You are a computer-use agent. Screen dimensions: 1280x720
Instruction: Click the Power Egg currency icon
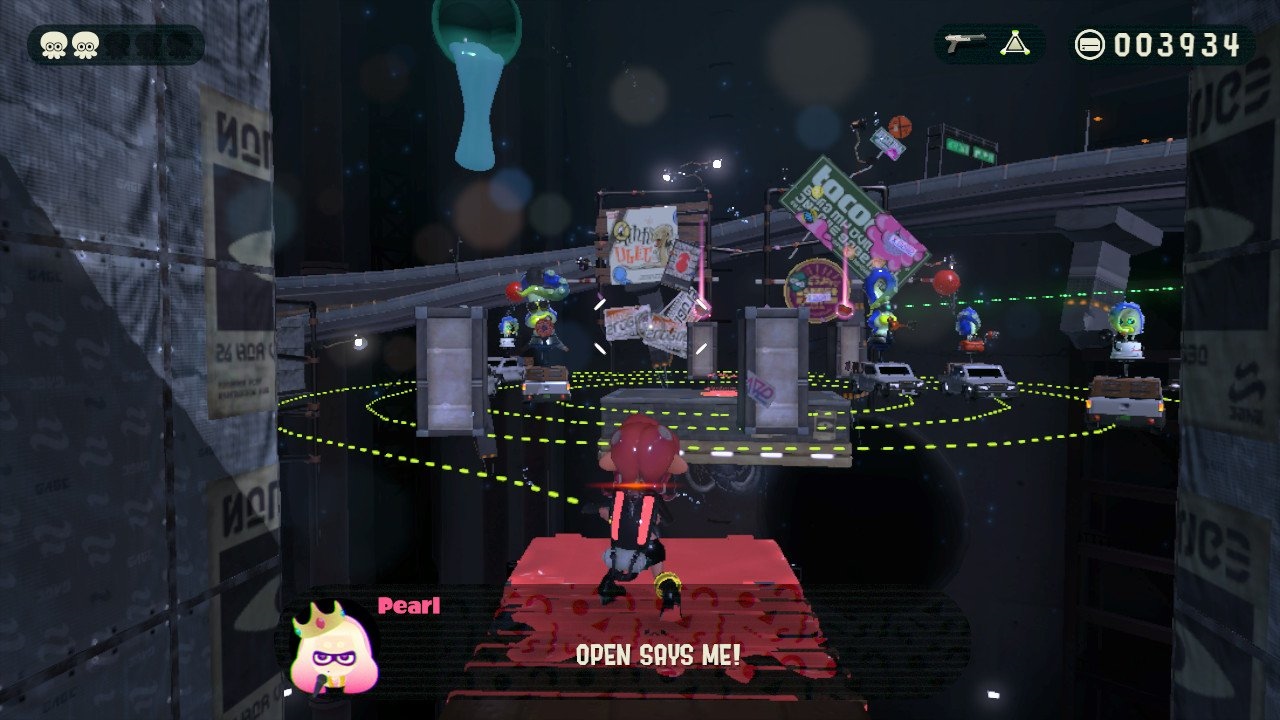tap(1092, 44)
